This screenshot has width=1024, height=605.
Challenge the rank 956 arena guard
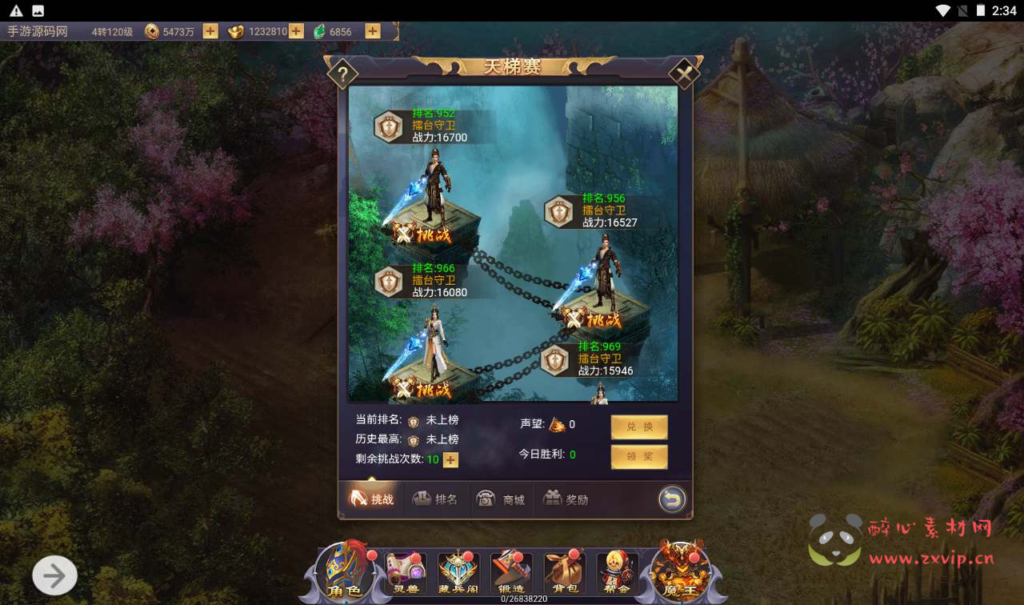coord(592,320)
